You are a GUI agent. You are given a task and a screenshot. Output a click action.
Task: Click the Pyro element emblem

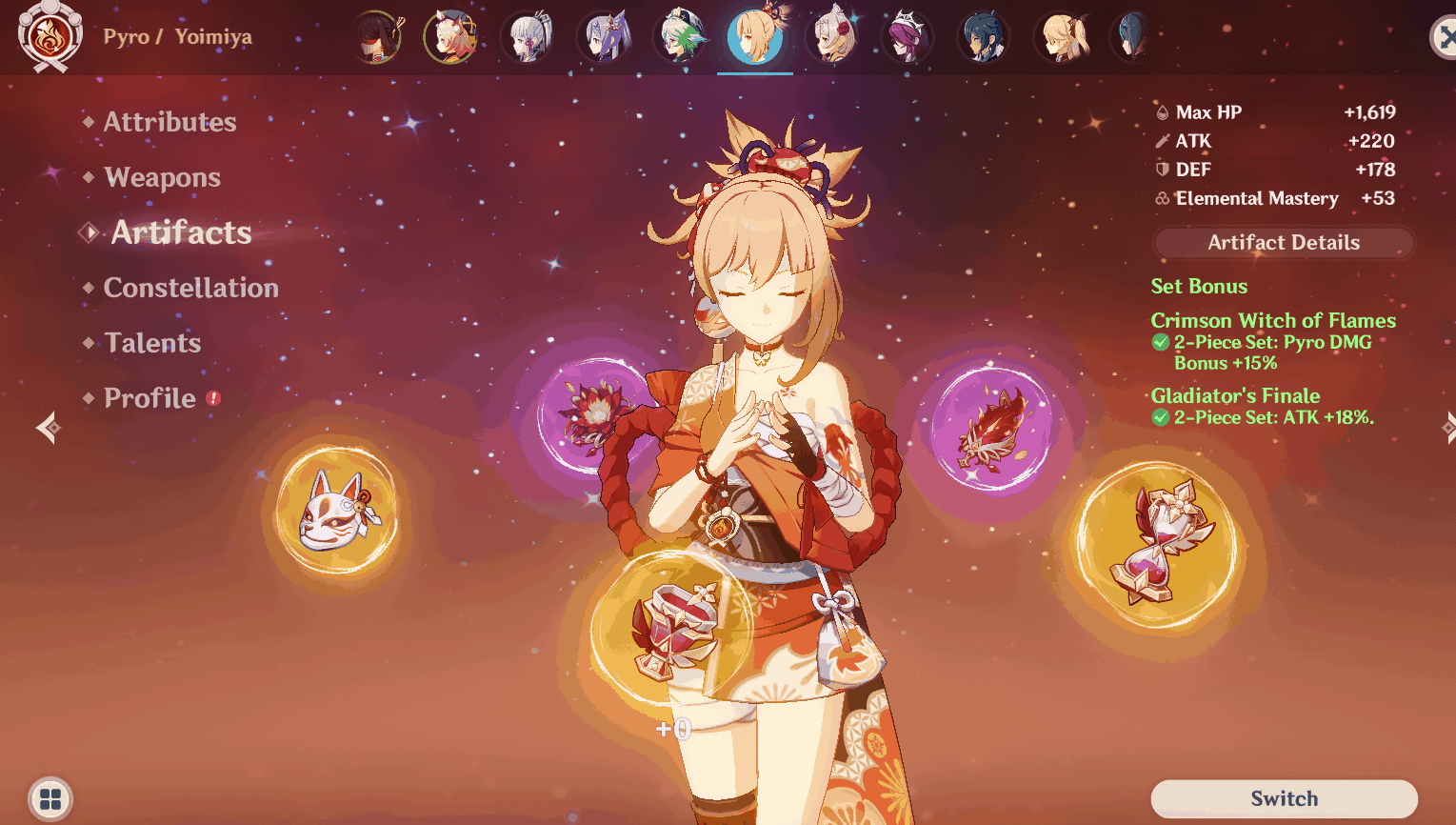point(50,37)
